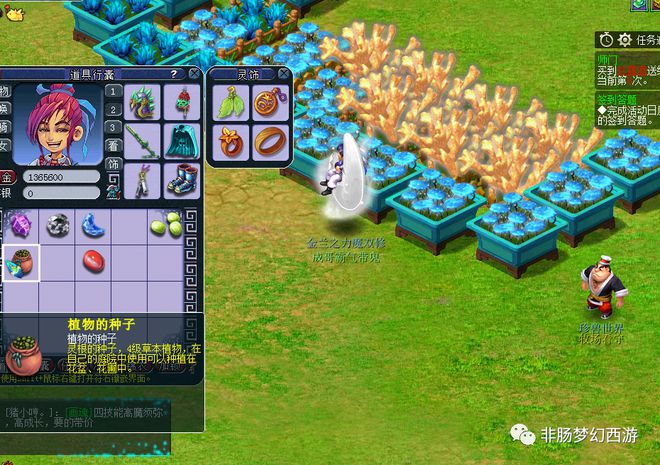Viewport: 660px width, 465px height.
Task: Switch to equipment set 1
Action: (114, 92)
